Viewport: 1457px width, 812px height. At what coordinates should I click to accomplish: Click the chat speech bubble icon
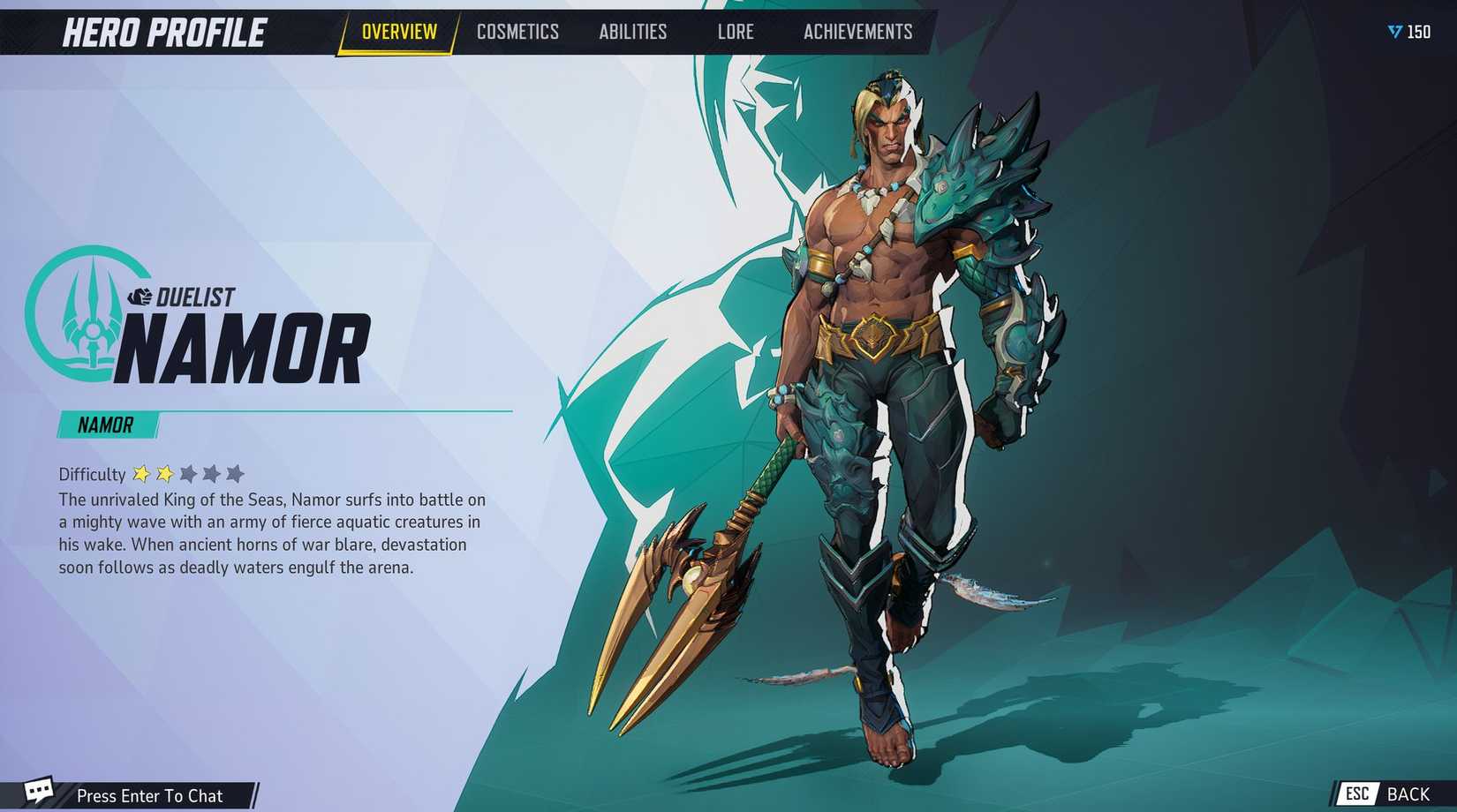pyautogui.click(x=38, y=790)
